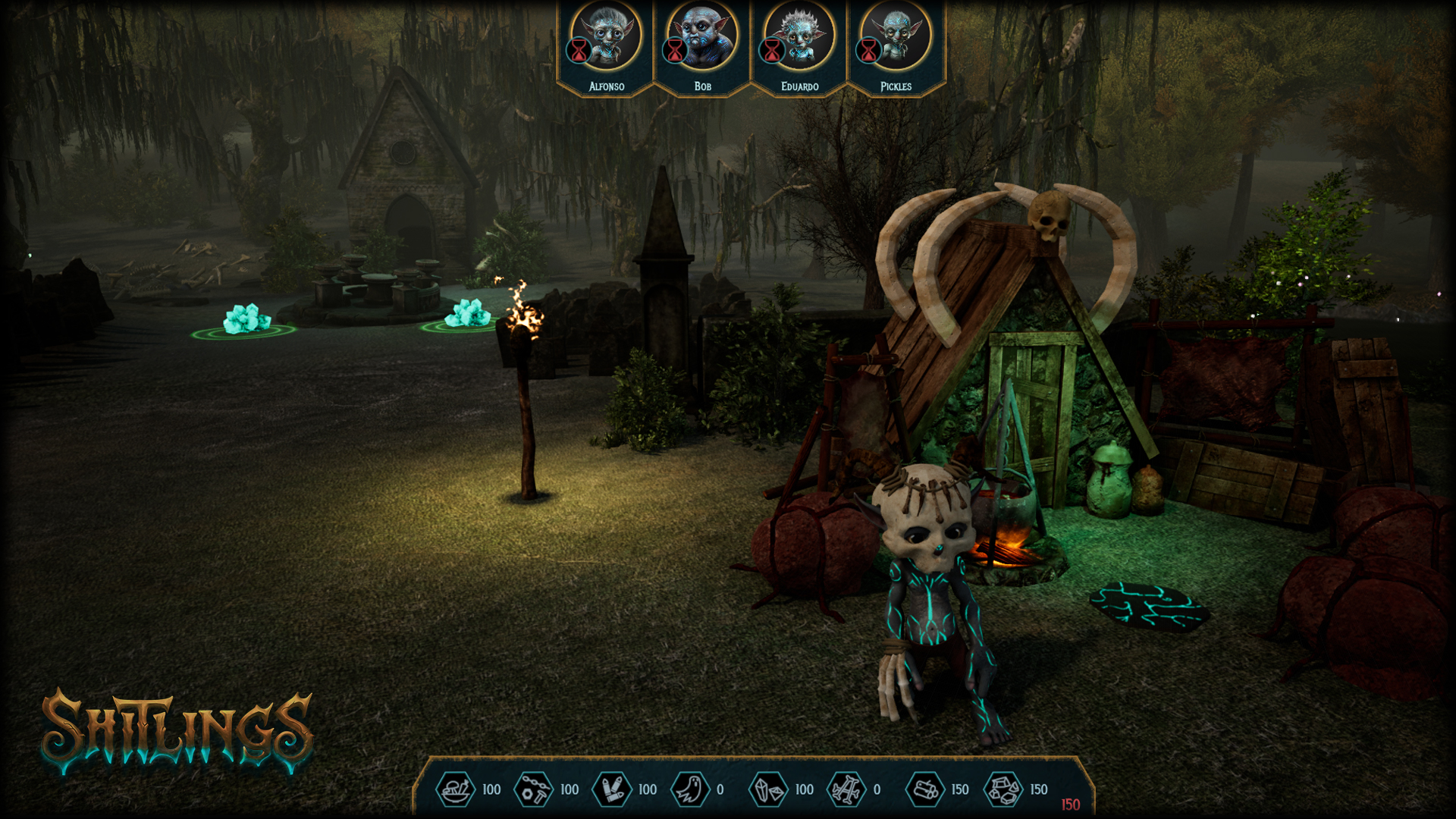Viewport: 1456px width, 819px height.
Task: Select Alfonso's character portrait
Action: [607, 36]
